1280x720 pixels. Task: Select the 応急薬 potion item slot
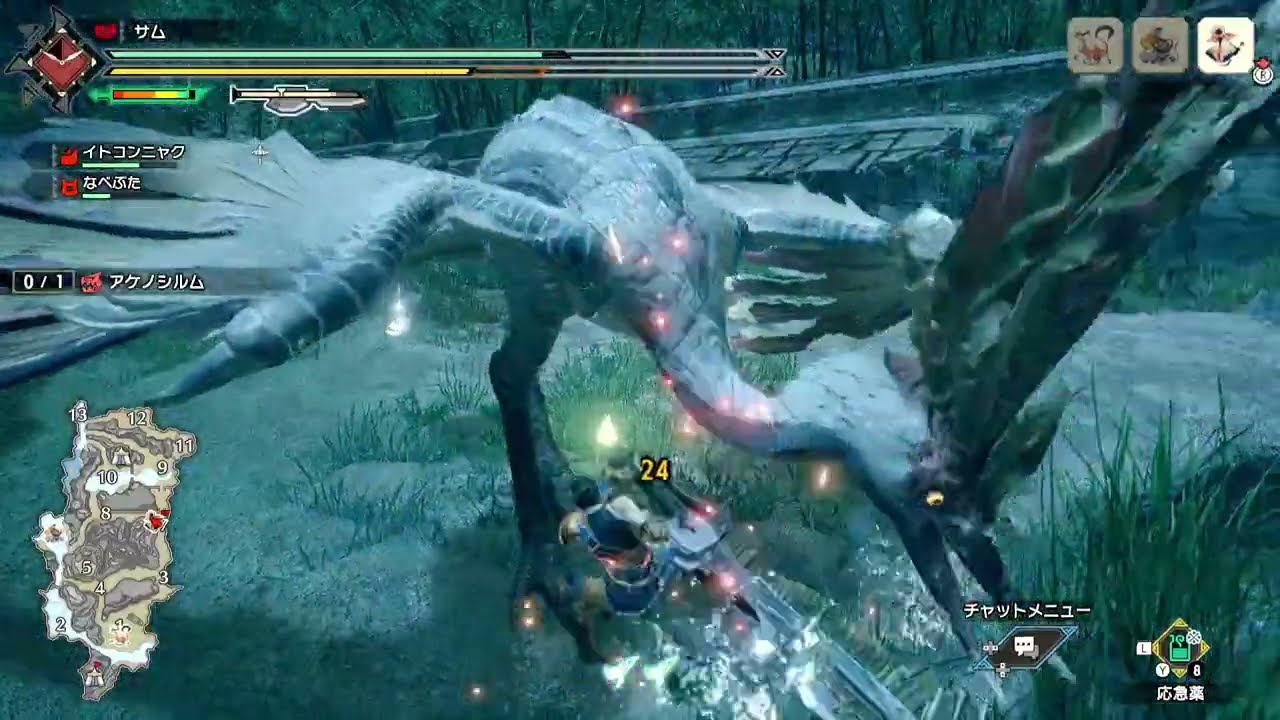[x=1180, y=648]
